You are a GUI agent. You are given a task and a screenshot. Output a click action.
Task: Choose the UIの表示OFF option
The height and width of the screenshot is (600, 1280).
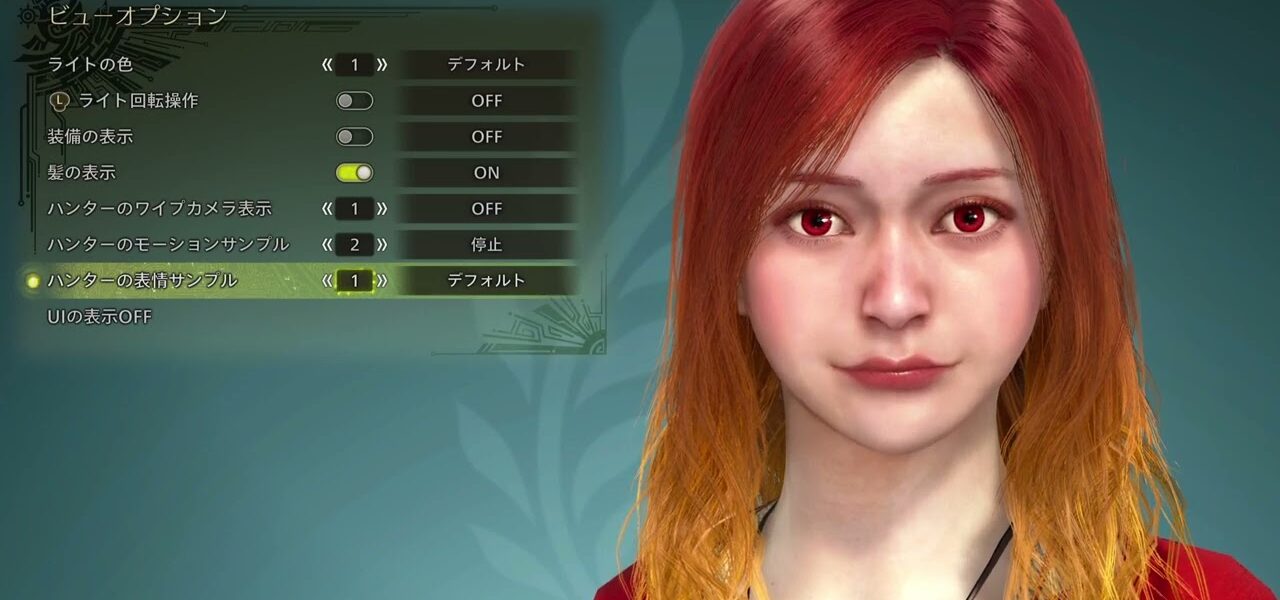click(x=100, y=317)
